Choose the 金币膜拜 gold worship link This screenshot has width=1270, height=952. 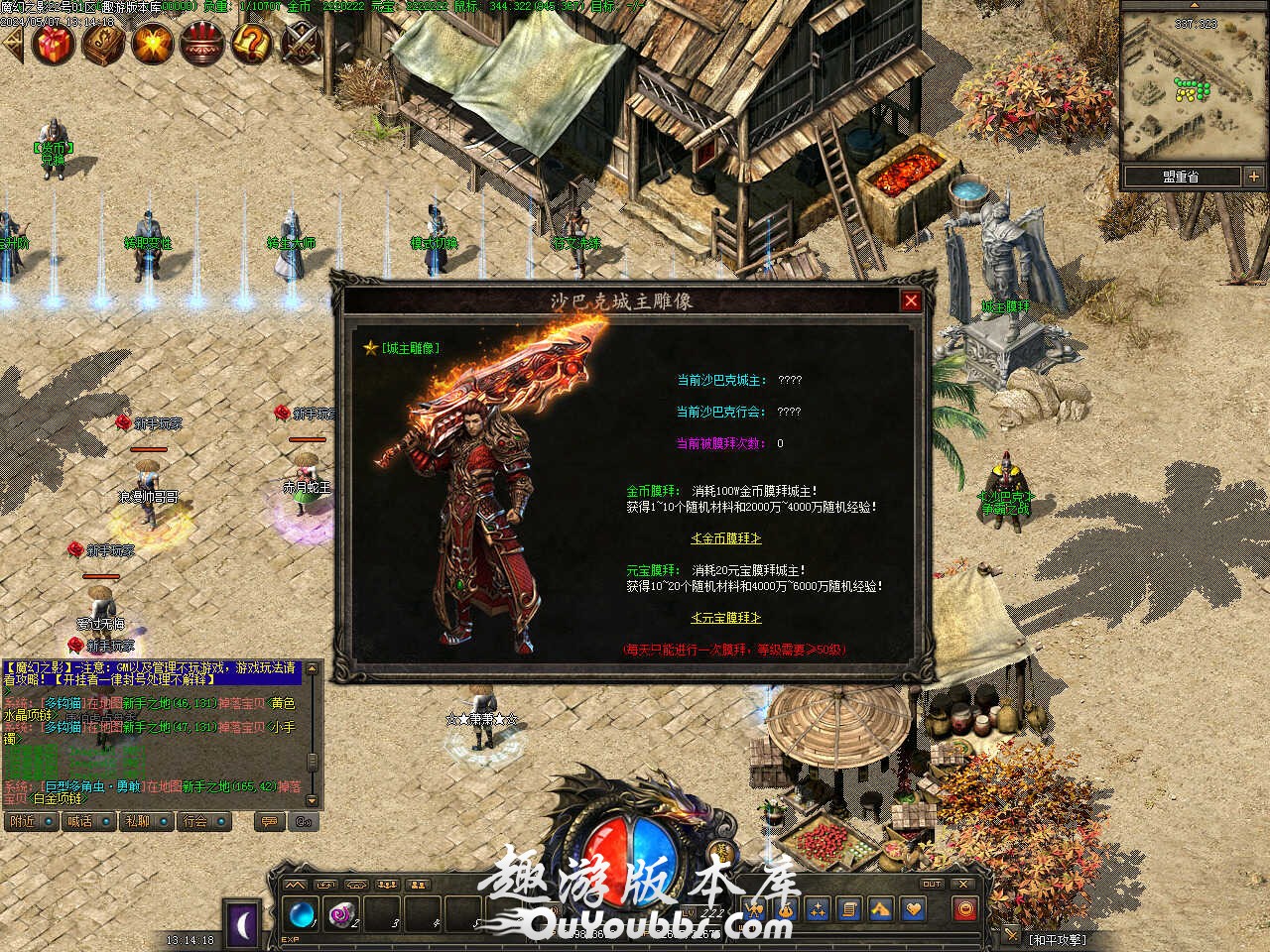[726, 538]
